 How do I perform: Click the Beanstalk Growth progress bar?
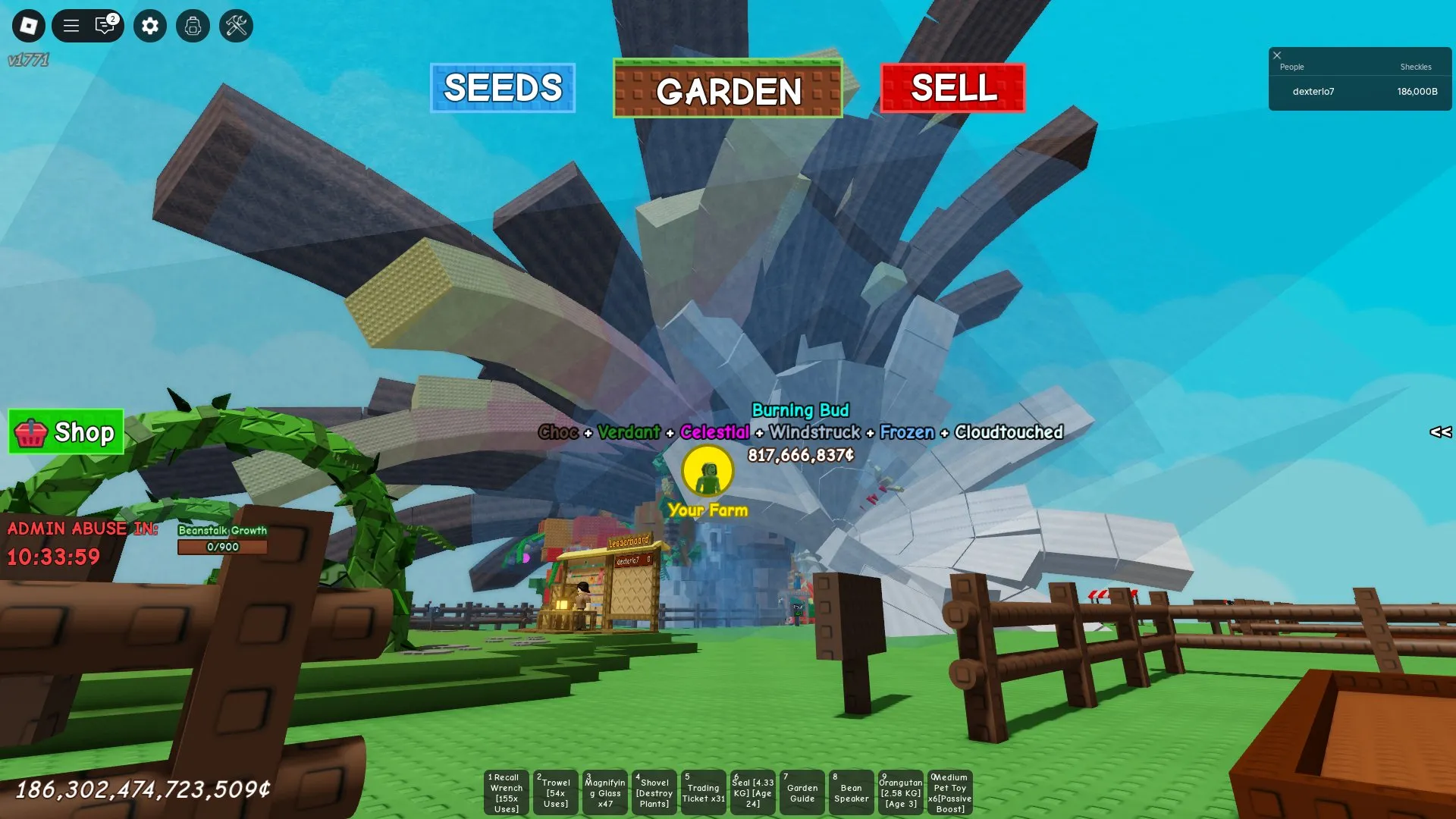coord(222,546)
